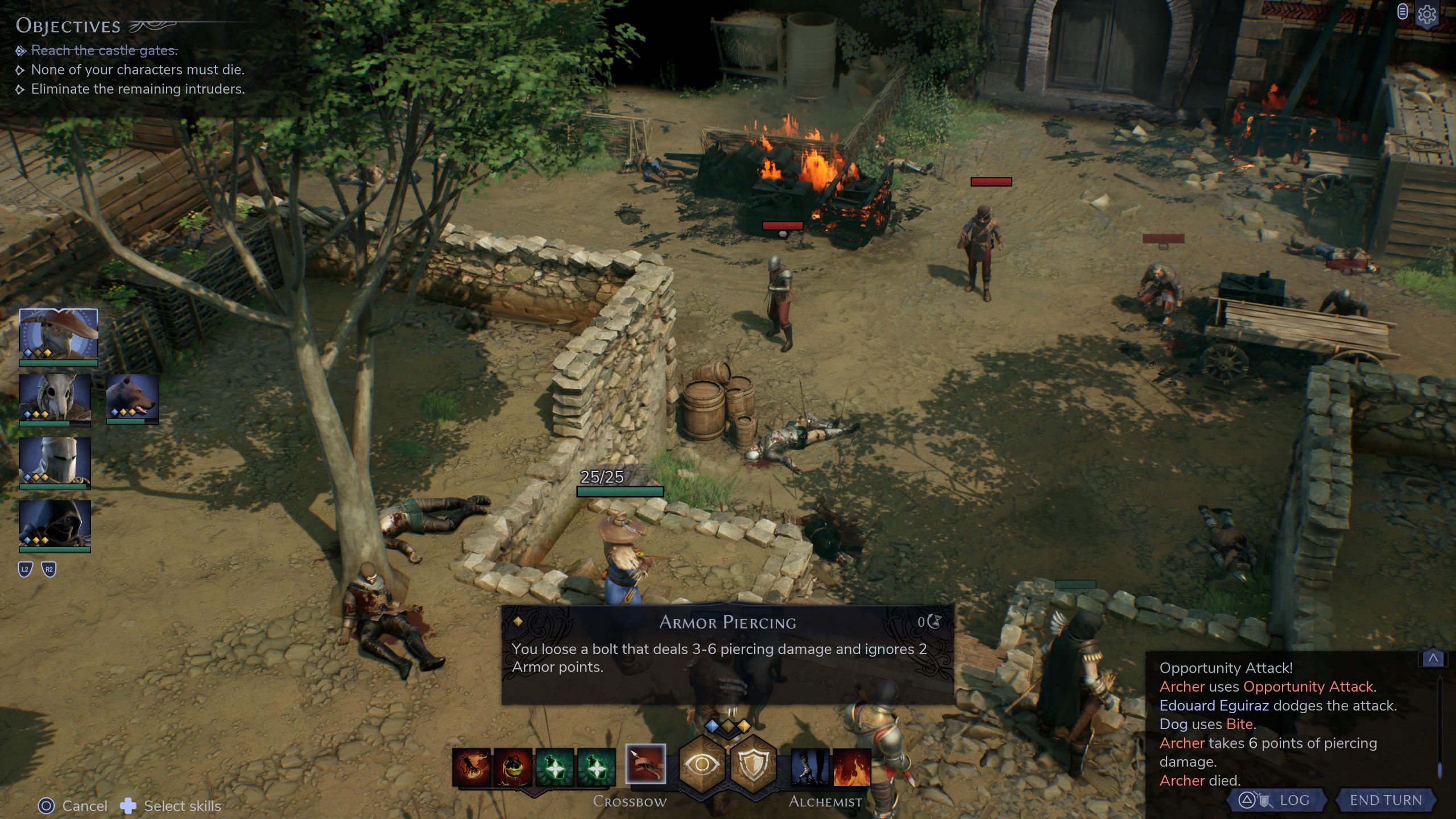This screenshot has width=1456, height=819.
Task: Select the bandaged leg alchemist skill
Action: [810, 767]
